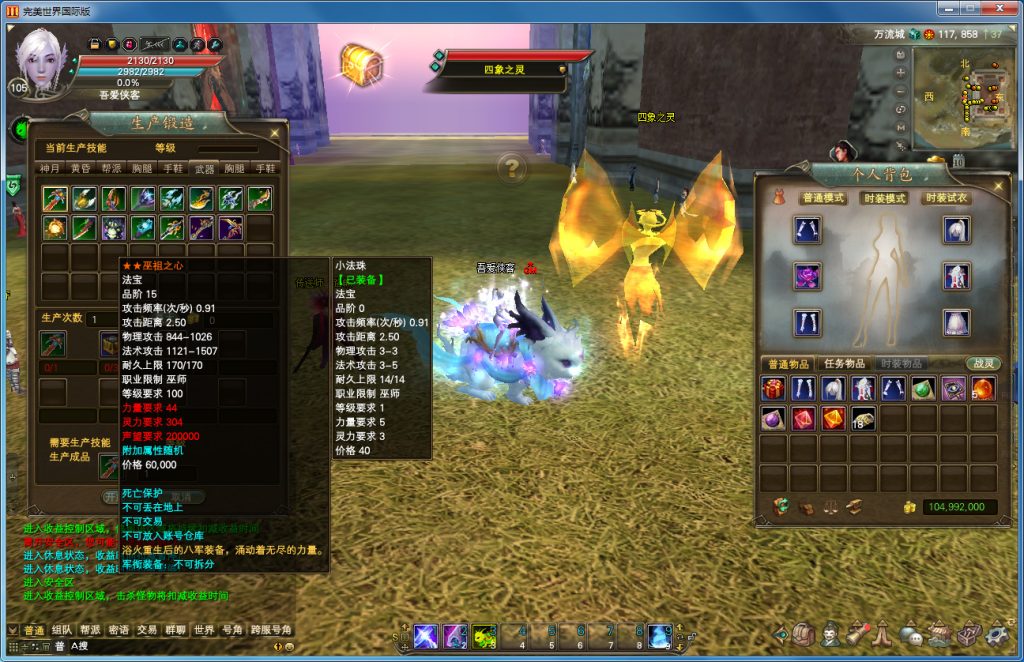Switch to the 武器 crafting tab
Screen dimensions: 1024x662
pos(204,168)
